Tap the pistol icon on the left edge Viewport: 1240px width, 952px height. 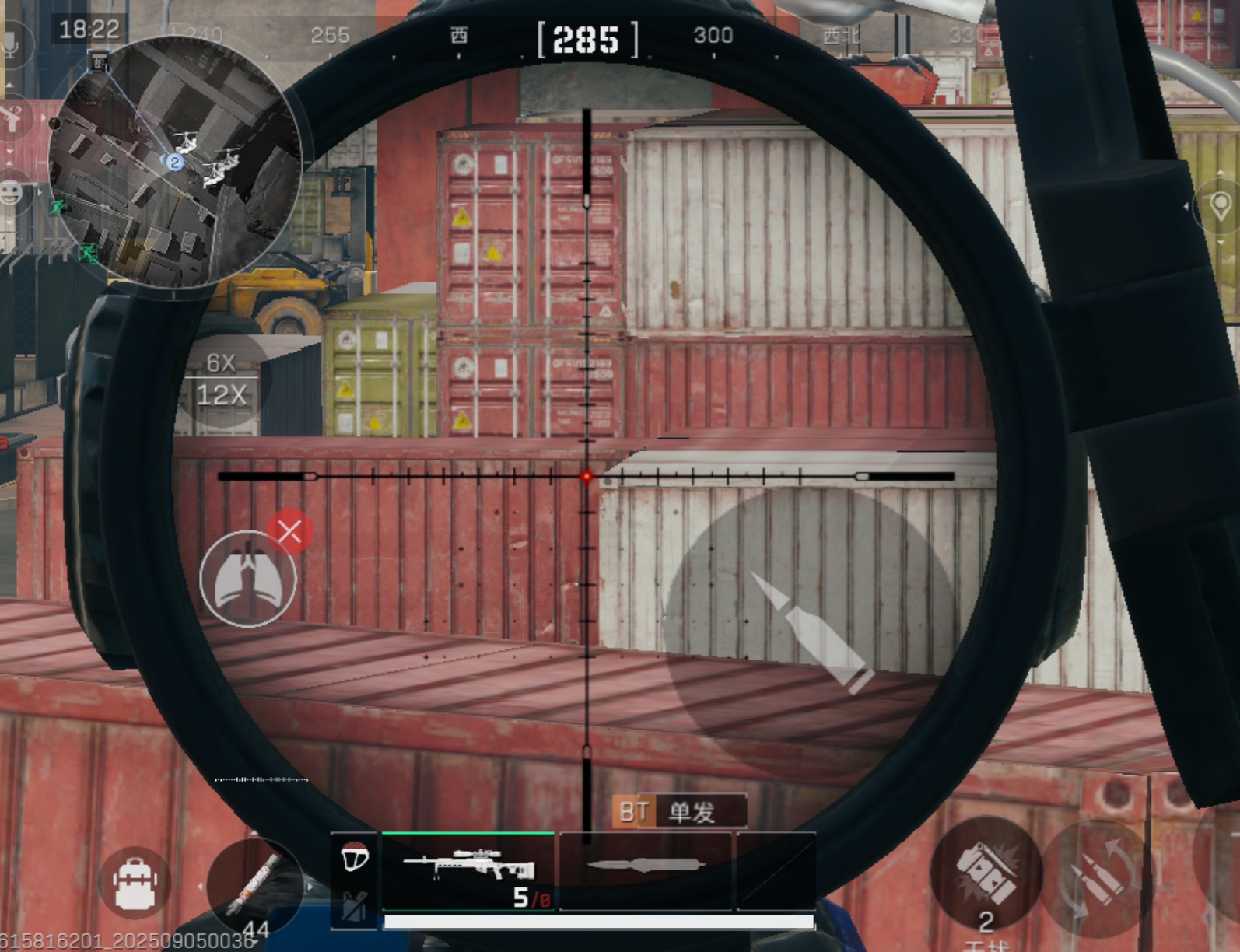11,118
